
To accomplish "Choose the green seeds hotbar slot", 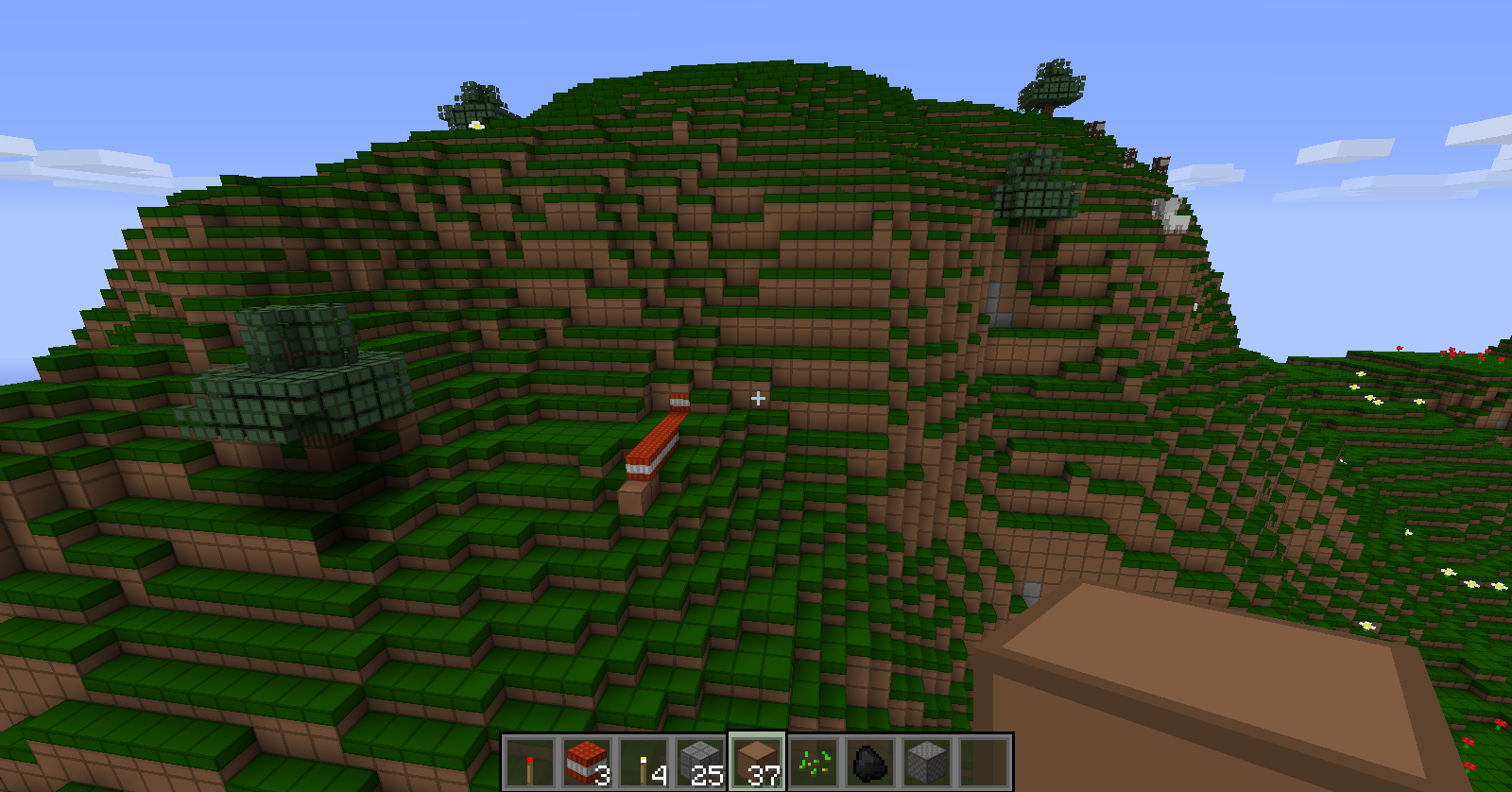I will (x=814, y=763).
